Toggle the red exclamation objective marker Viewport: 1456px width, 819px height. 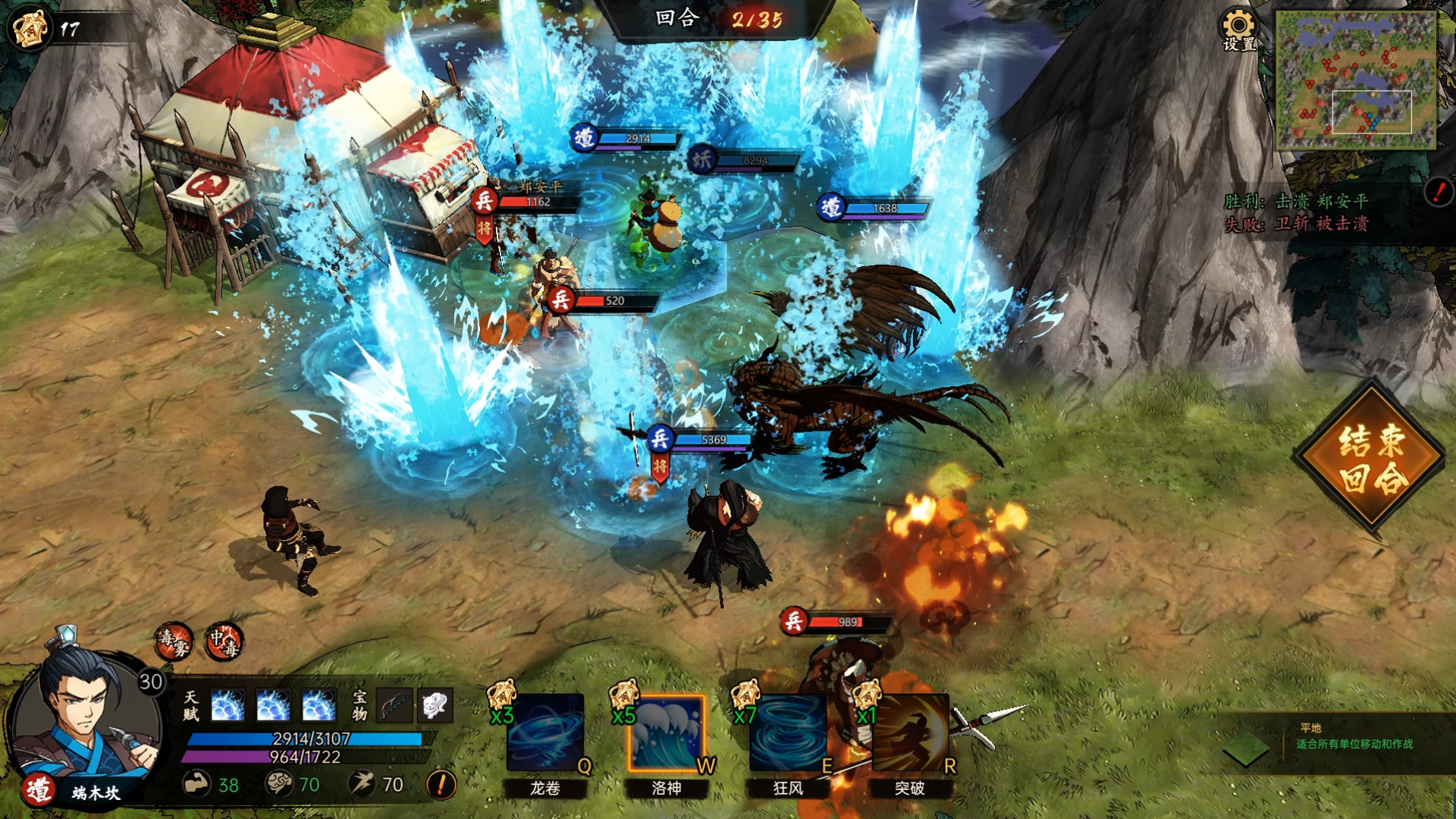(1438, 192)
